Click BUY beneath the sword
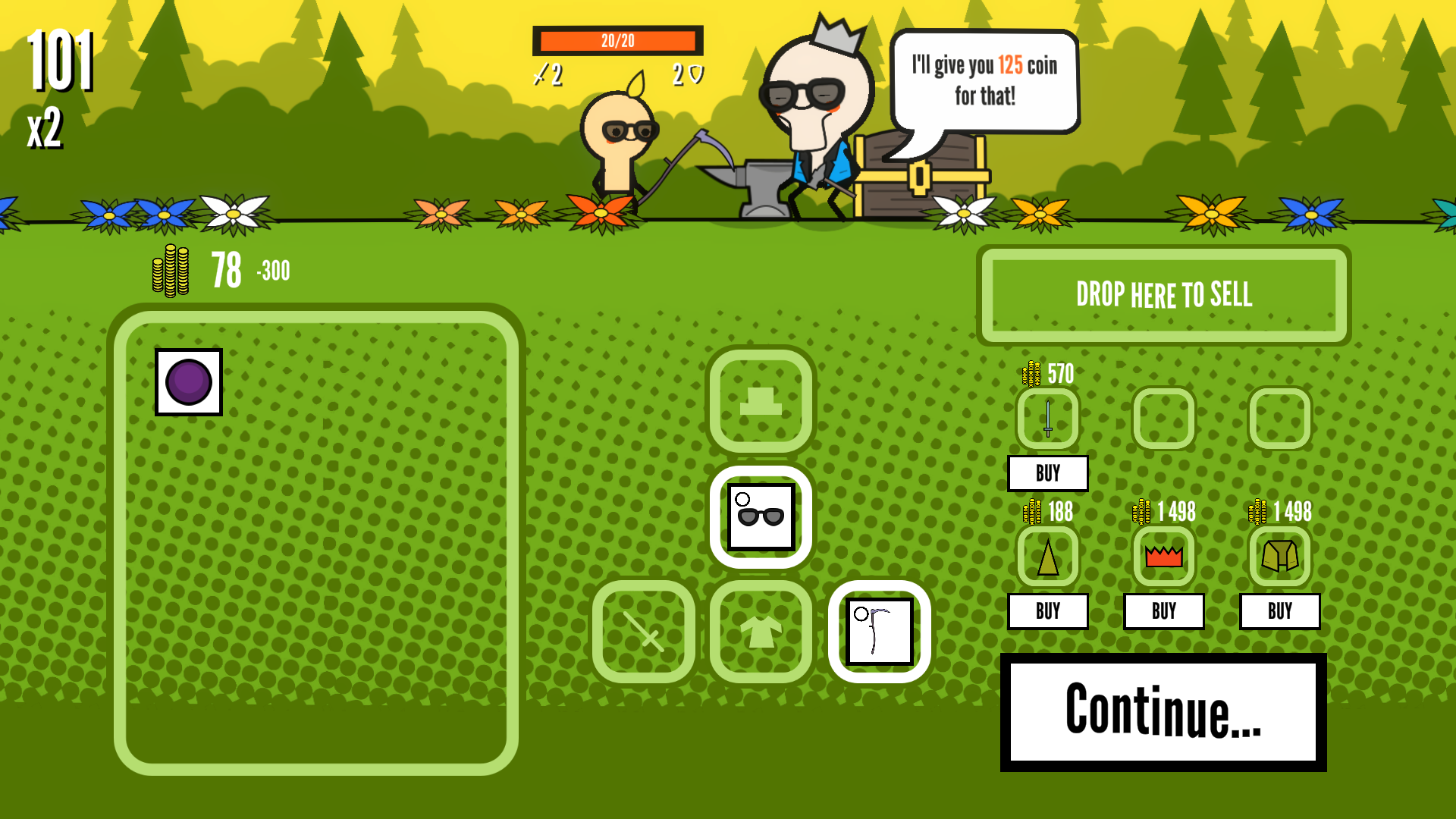Screen dimensions: 1456x819 click(1047, 473)
